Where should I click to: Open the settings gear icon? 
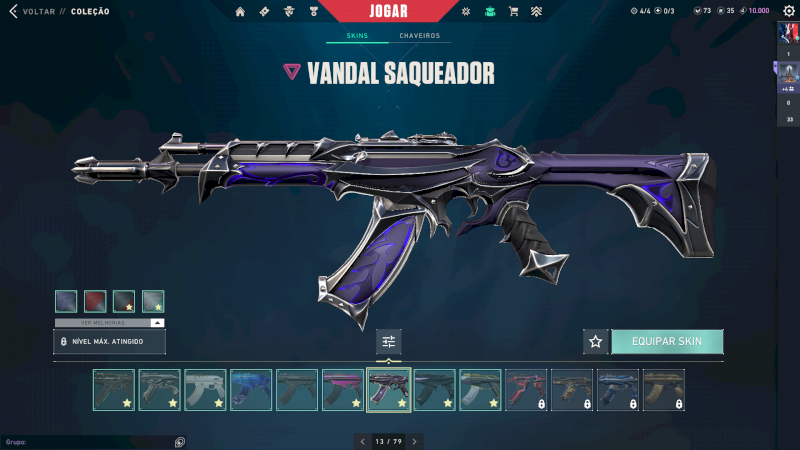click(788, 10)
